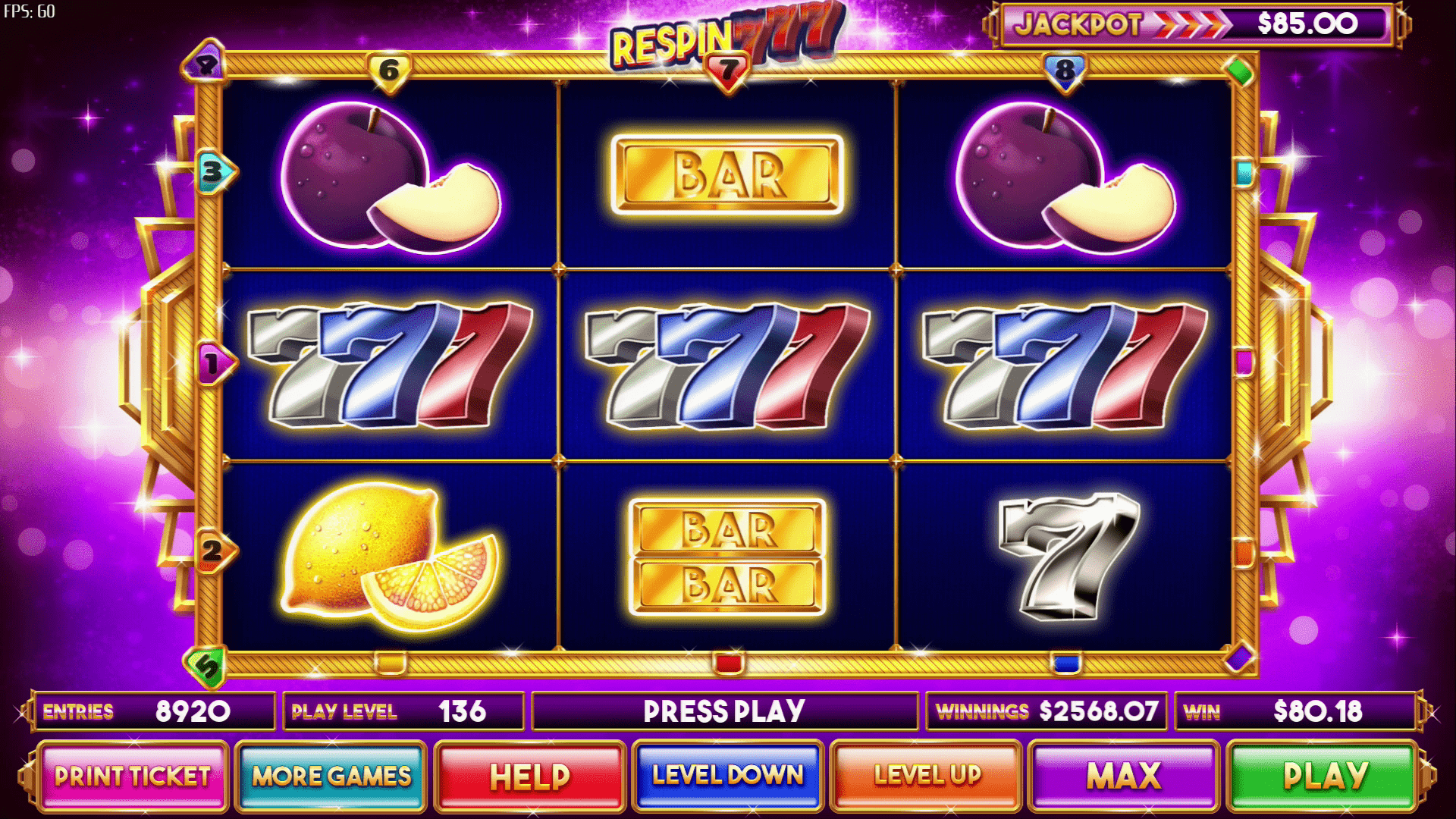Viewport: 1456px width, 819px height.
Task: Click payline 3 cyan arrow marker
Action: coord(212,172)
